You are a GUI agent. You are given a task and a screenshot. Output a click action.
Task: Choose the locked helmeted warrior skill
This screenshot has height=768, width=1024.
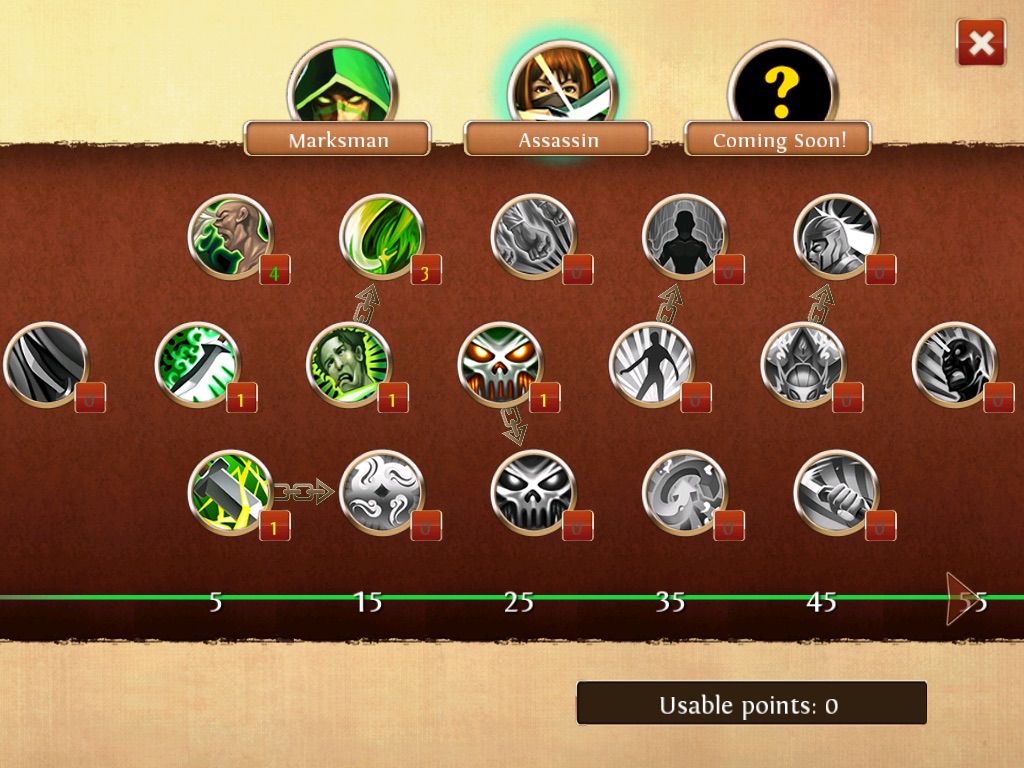[836, 237]
